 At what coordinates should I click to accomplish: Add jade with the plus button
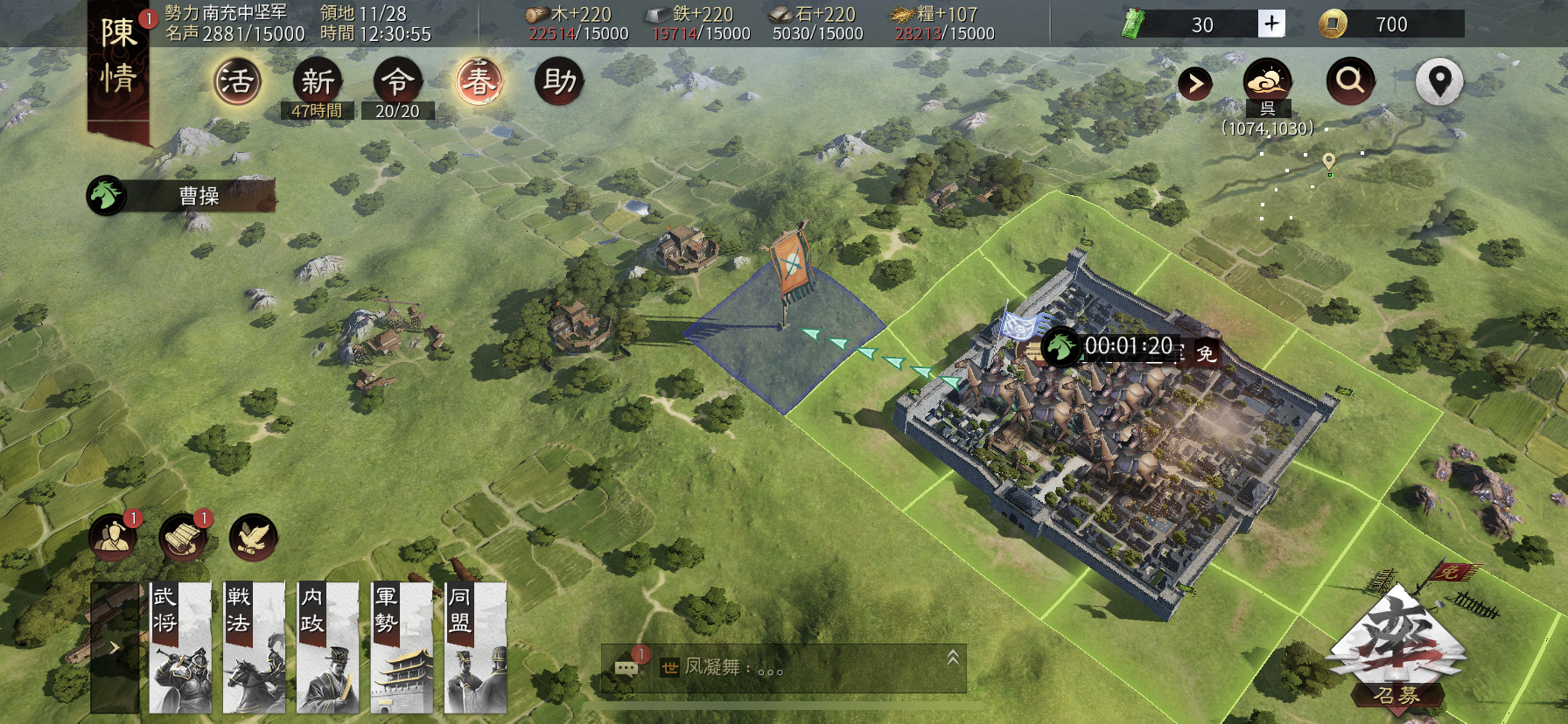point(1271,24)
